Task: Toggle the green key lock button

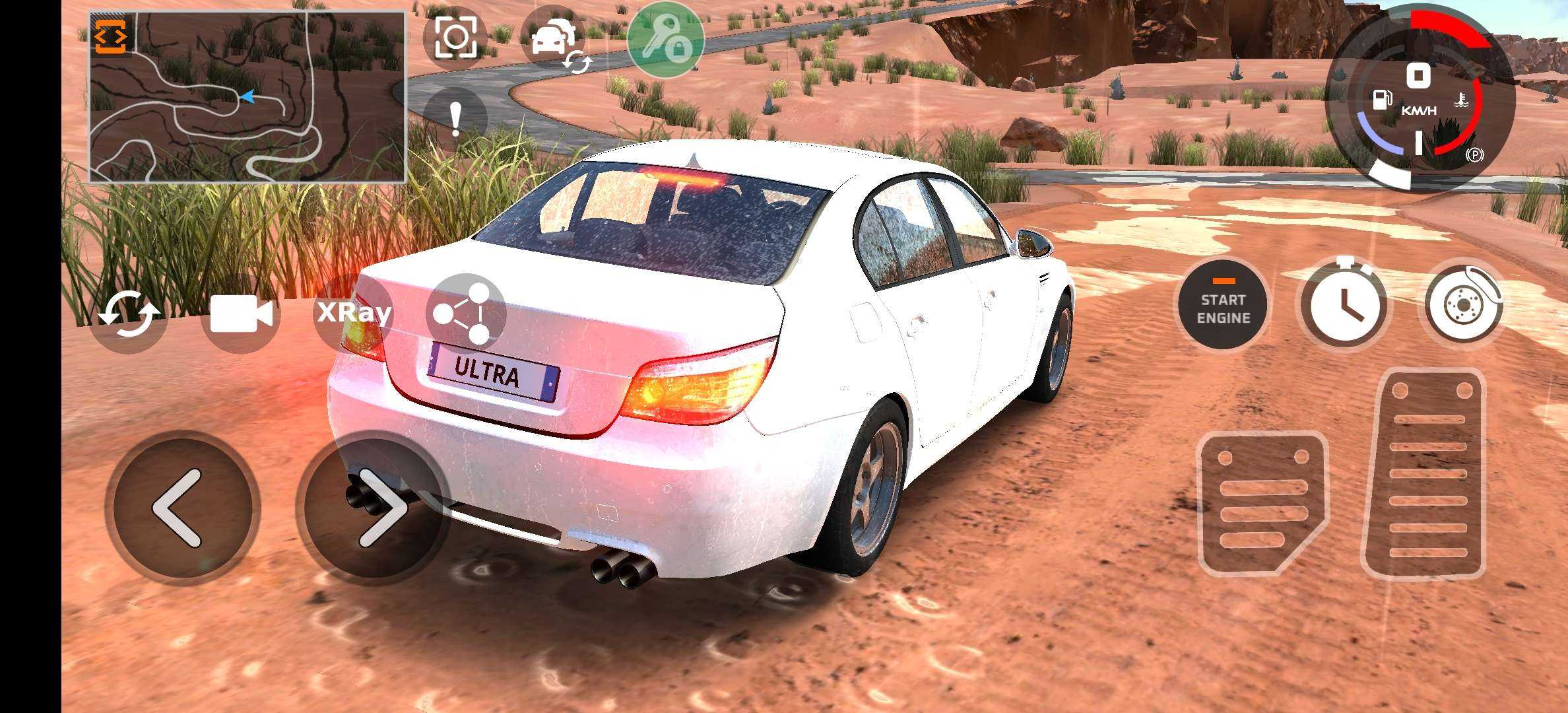Action: pyautogui.click(x=665, y=40)
